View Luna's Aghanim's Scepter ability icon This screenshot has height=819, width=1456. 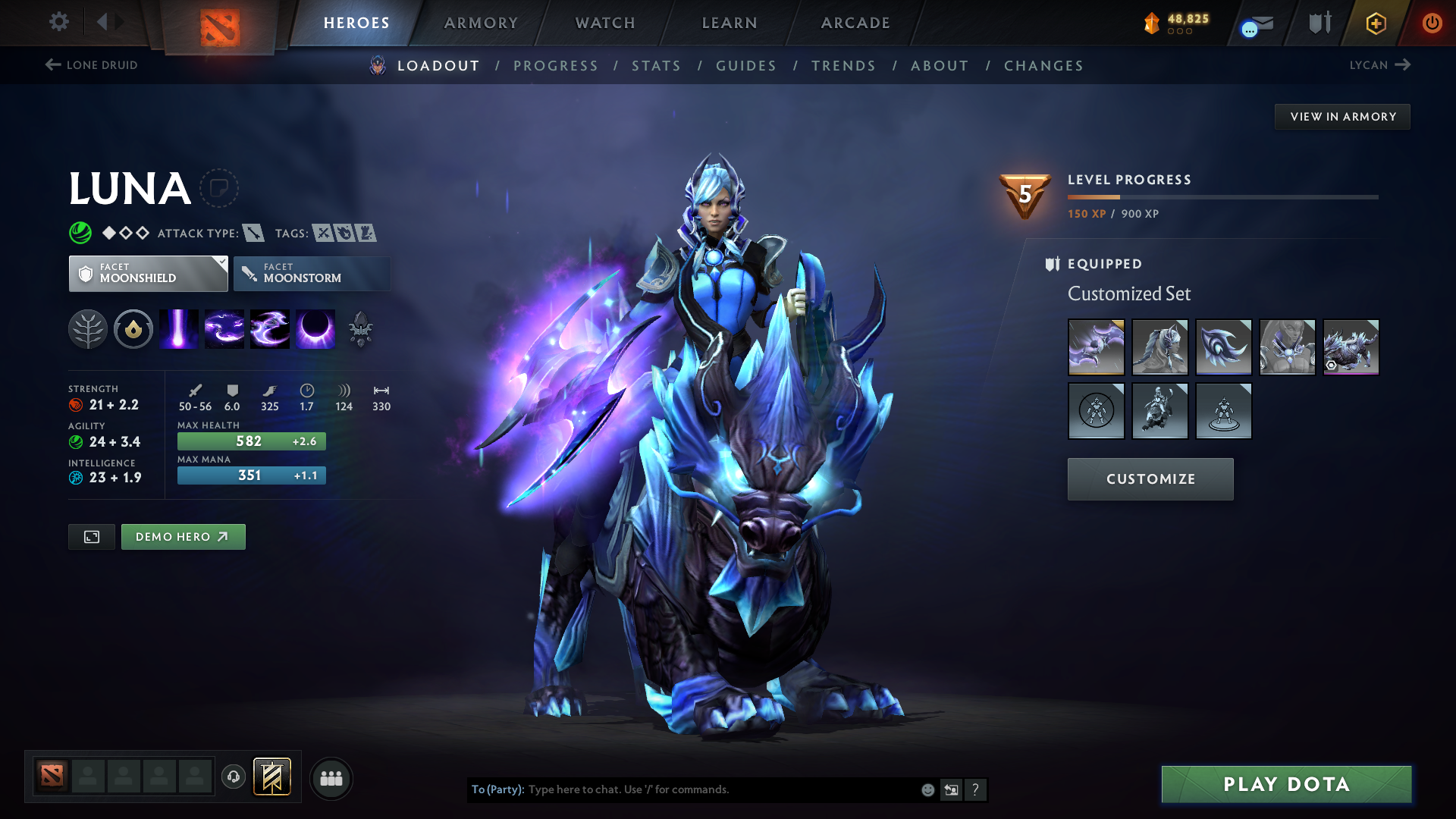pos(361,328)
